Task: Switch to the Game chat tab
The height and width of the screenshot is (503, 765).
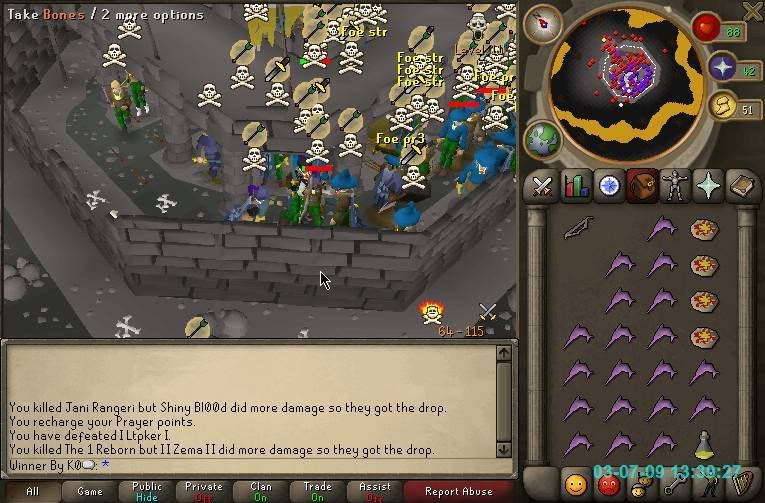Action: 90,491
